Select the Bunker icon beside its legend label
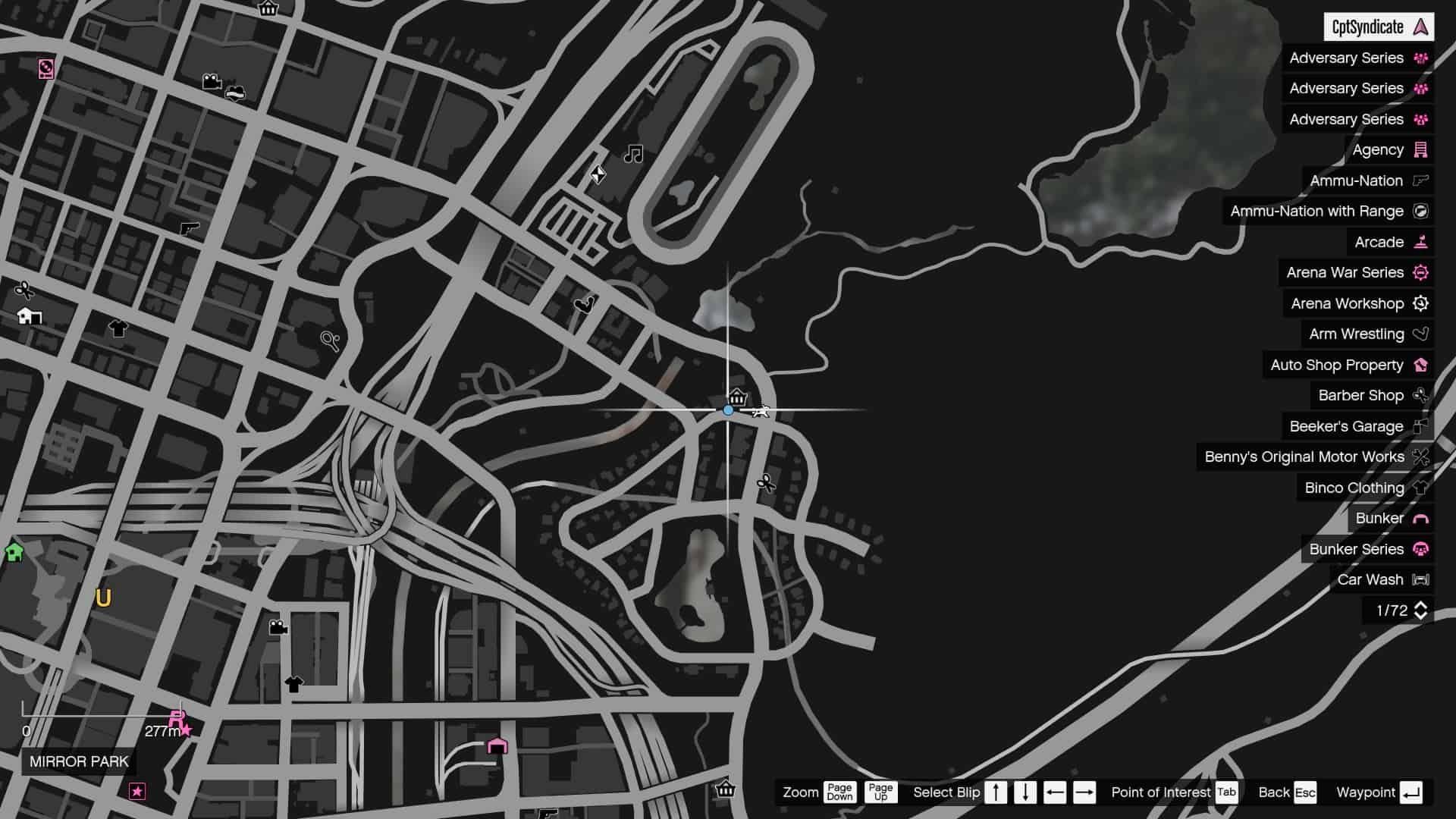This screenshot has height=819, width=1456. 1420,518
